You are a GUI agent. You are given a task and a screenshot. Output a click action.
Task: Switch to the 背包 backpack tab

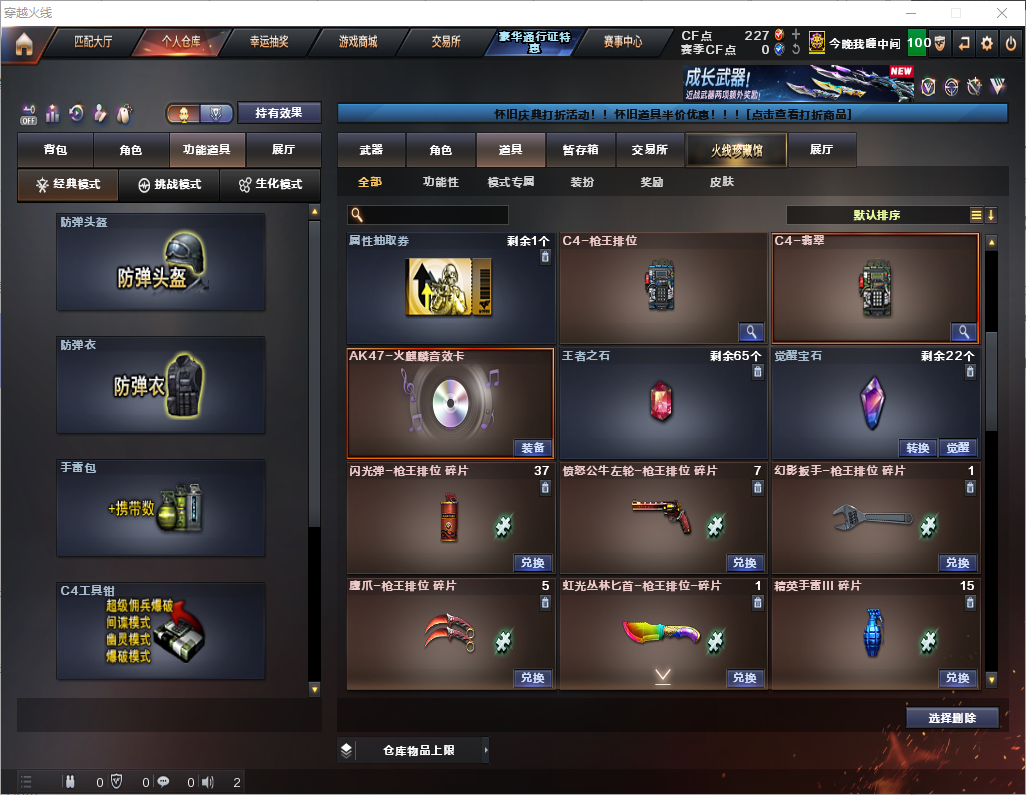pos(55,150)
